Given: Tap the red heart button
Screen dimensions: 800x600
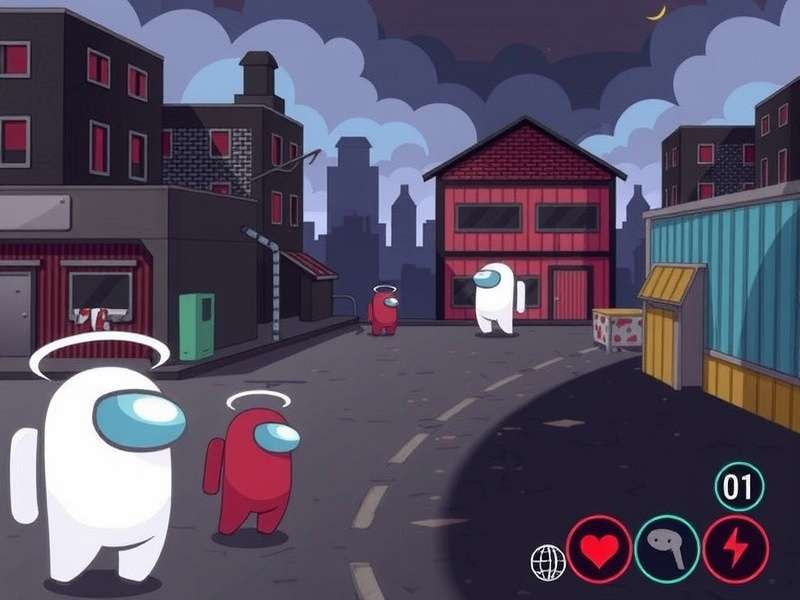Looking at the screenshot, I should coord(599,549).
